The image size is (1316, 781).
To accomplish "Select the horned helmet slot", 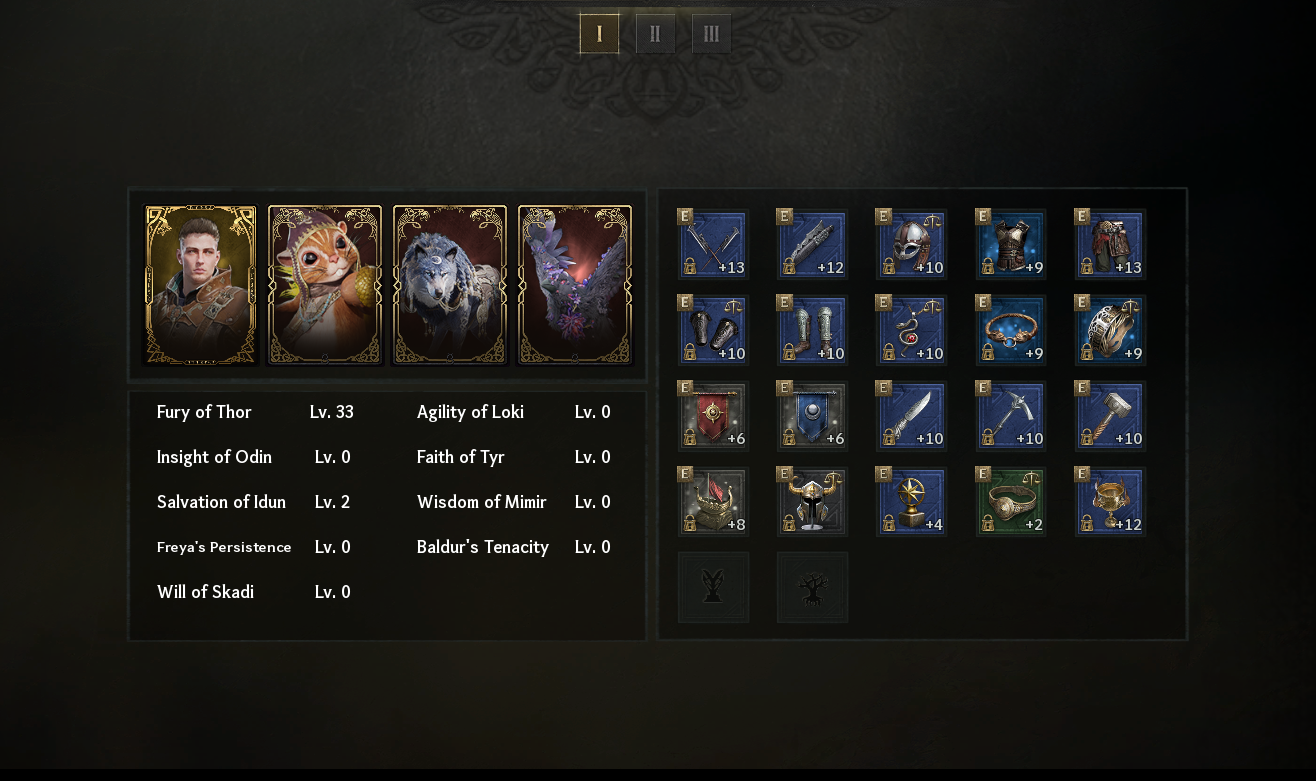I will pyautogui.click(x=812, y=502).
